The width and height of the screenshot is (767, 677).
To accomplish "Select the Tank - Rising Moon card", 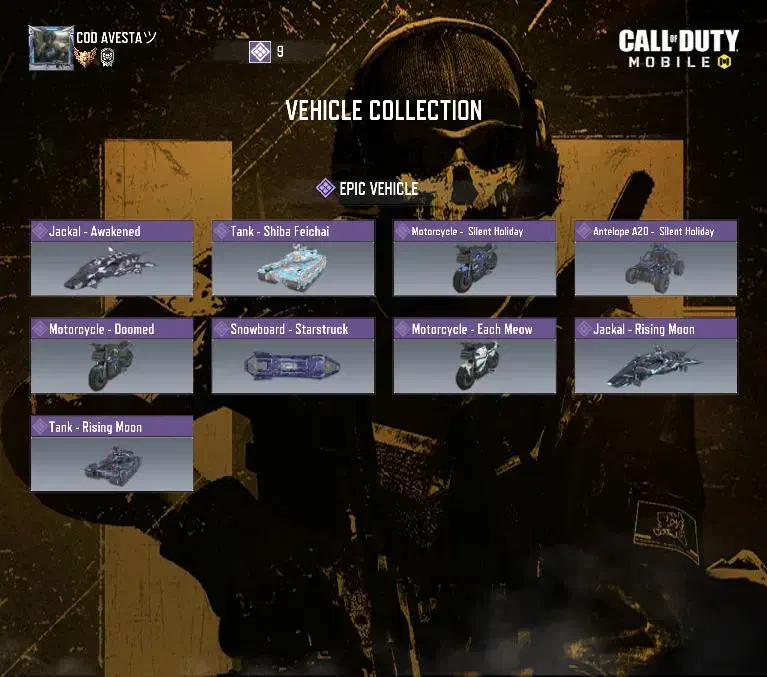I will click(x=112, y=455).
